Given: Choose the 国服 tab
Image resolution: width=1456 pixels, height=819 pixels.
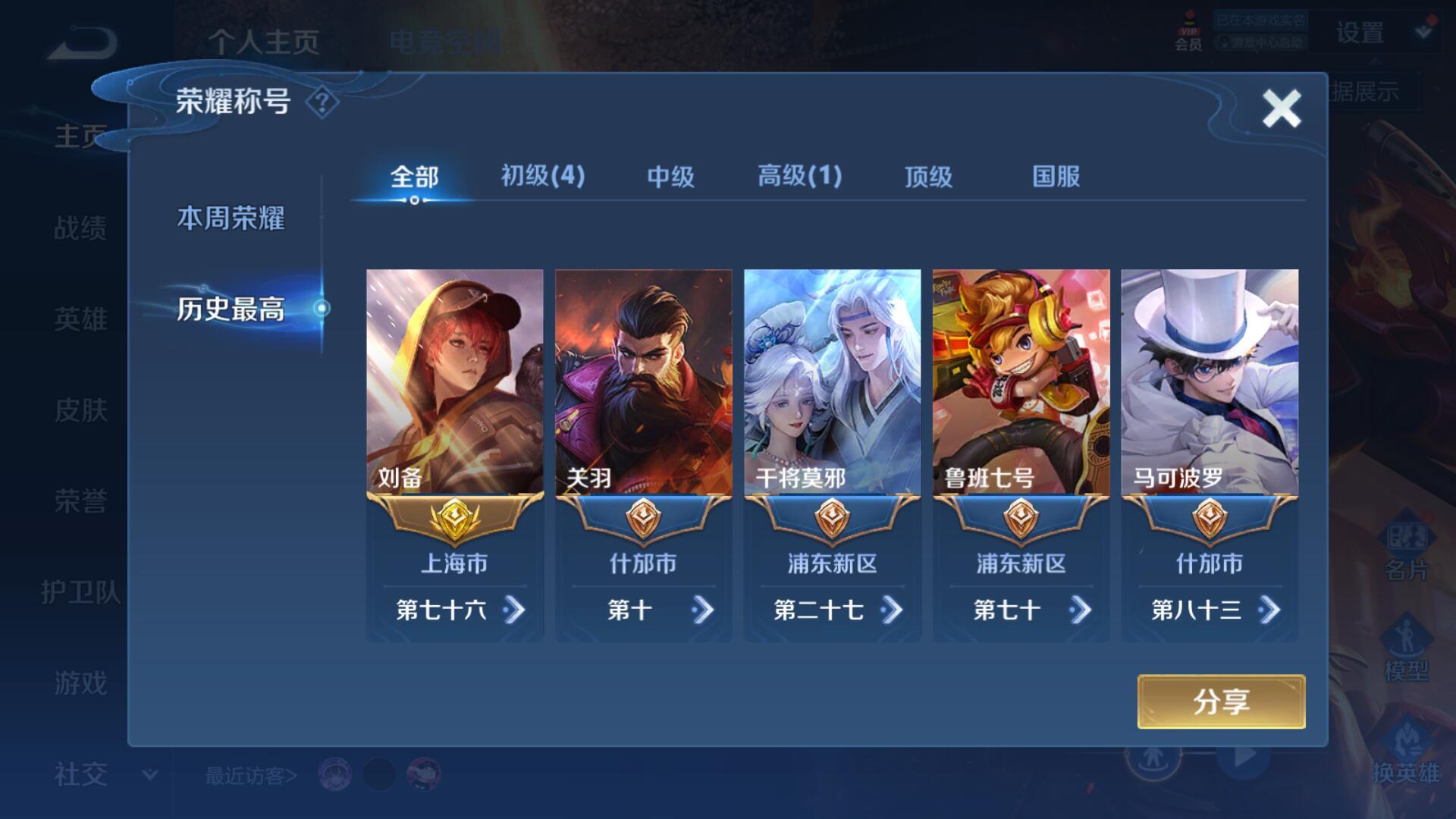Looking at the screenshot, I should (x=1056, y=177).
